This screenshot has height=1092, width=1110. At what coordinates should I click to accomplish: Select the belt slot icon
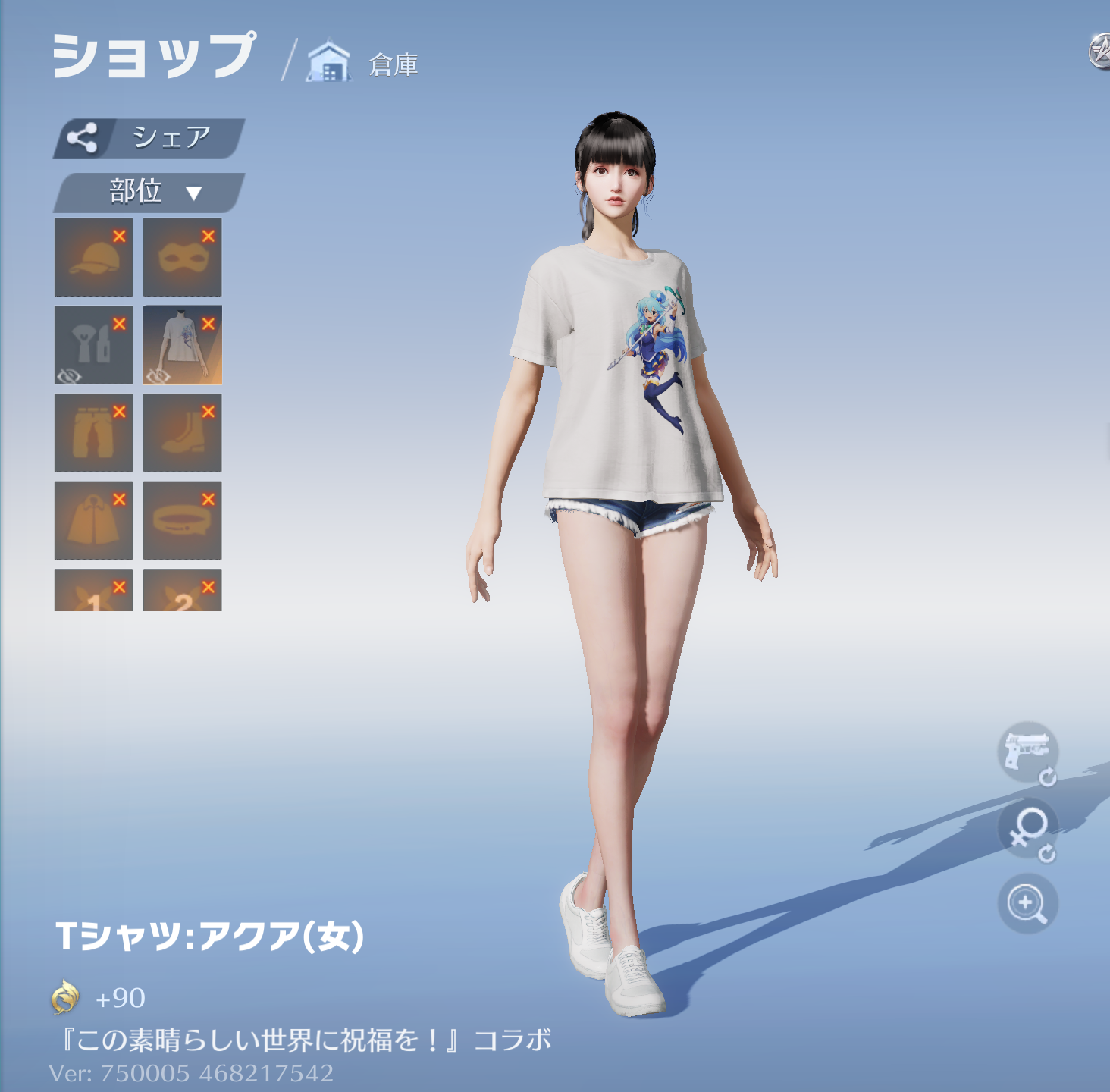[x=182, y=519]
